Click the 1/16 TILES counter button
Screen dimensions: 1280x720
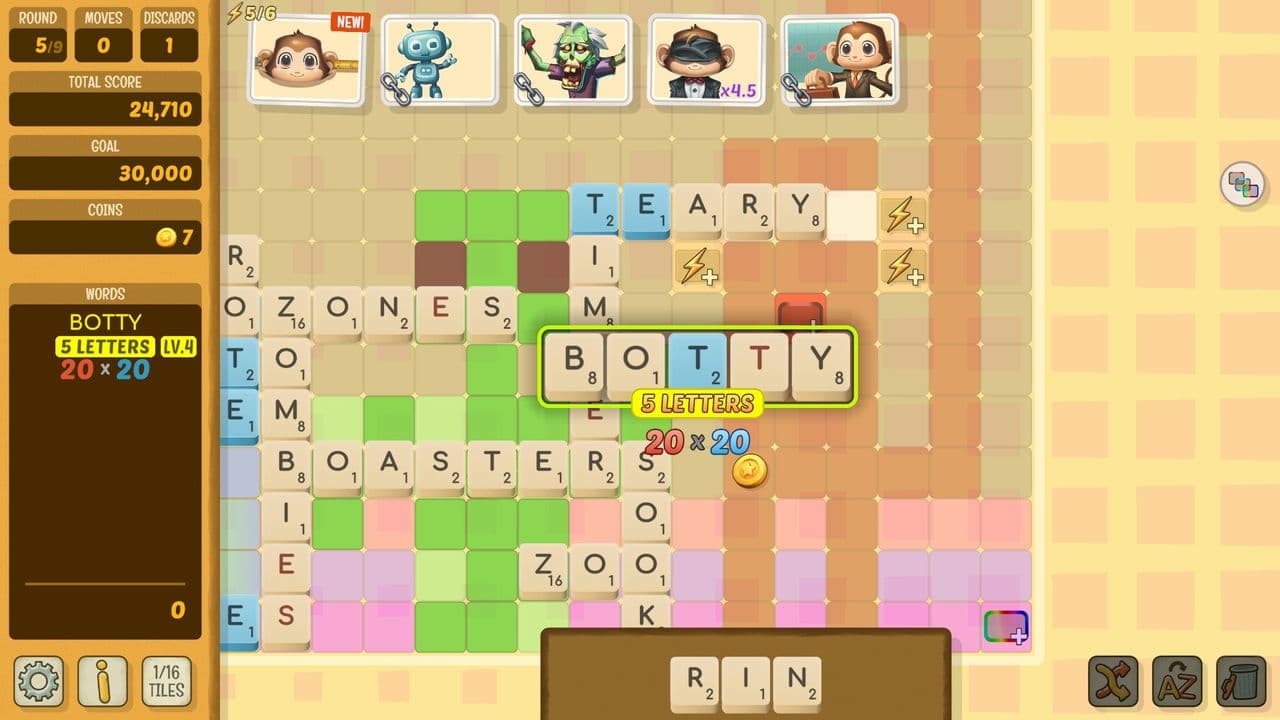pos(168,679)
